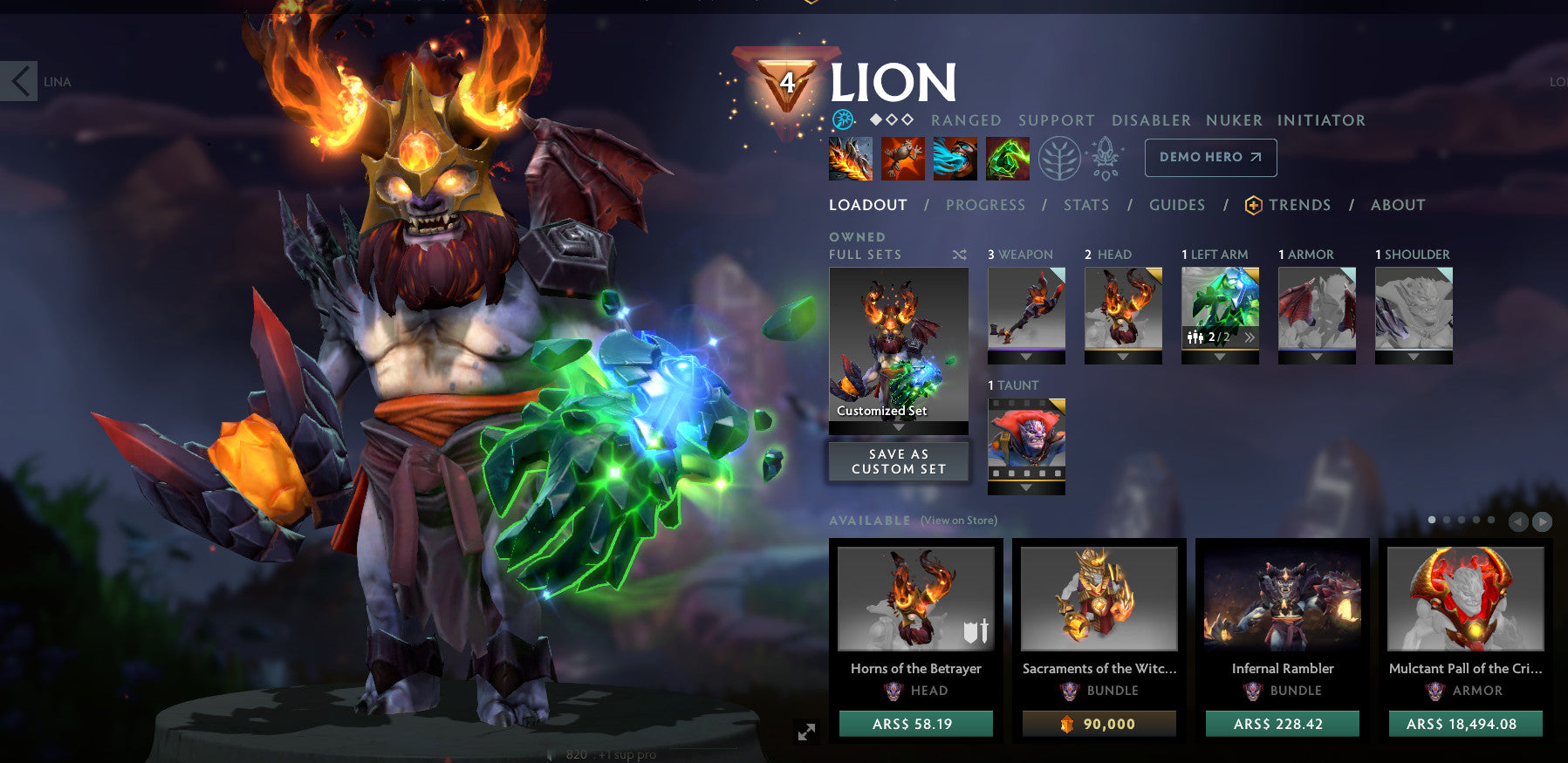This screenshot has height=763, width=1568.
Task: Expand the Weapon slot dropdown arrow
Action: (x=1026, y=357)
